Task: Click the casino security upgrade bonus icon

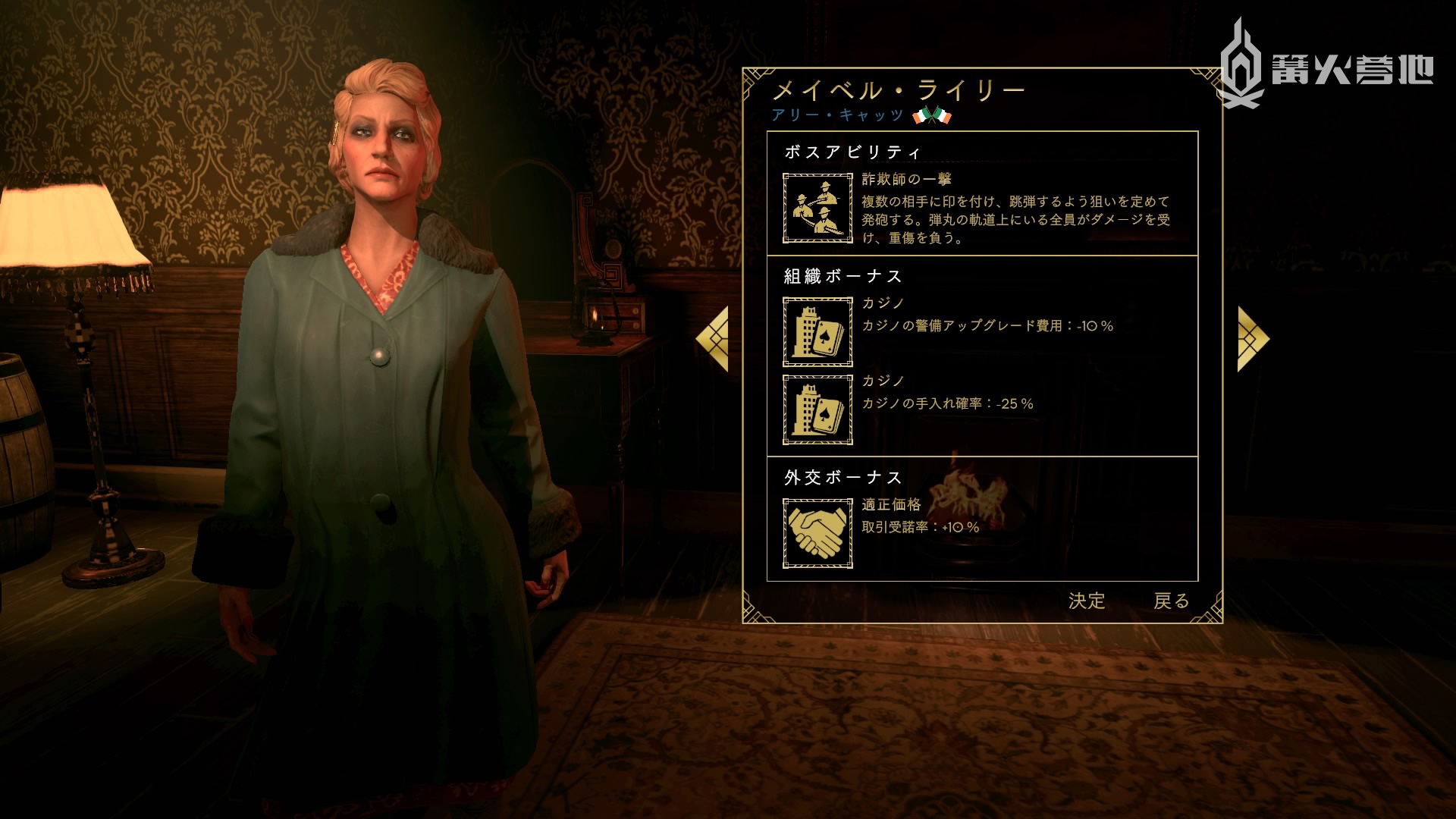Action: pos(817,331)
